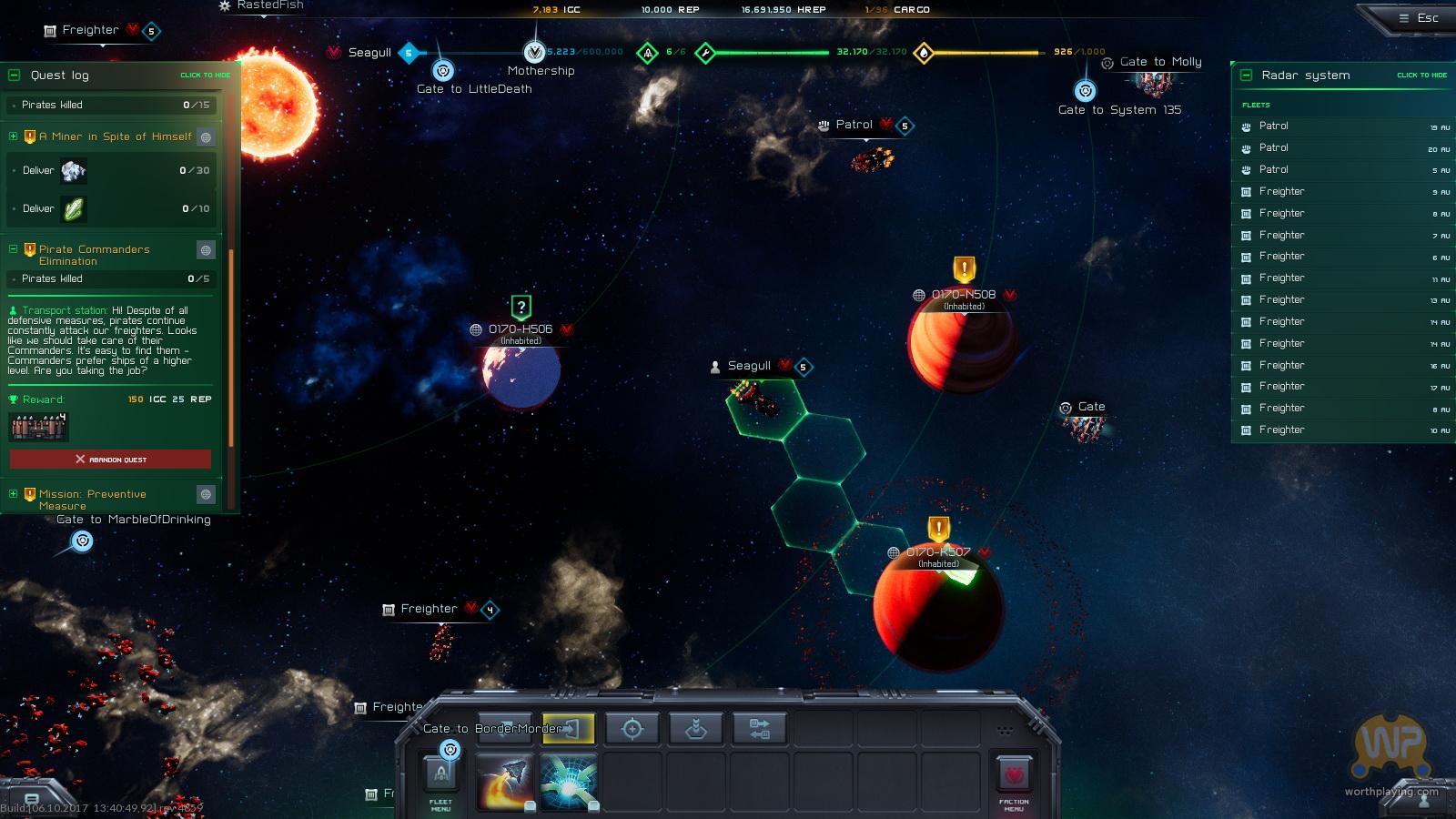Activate the afterburner ship ability
Image resolution: width=1456 pixels, height=819 pixels.
pos(505,782)
